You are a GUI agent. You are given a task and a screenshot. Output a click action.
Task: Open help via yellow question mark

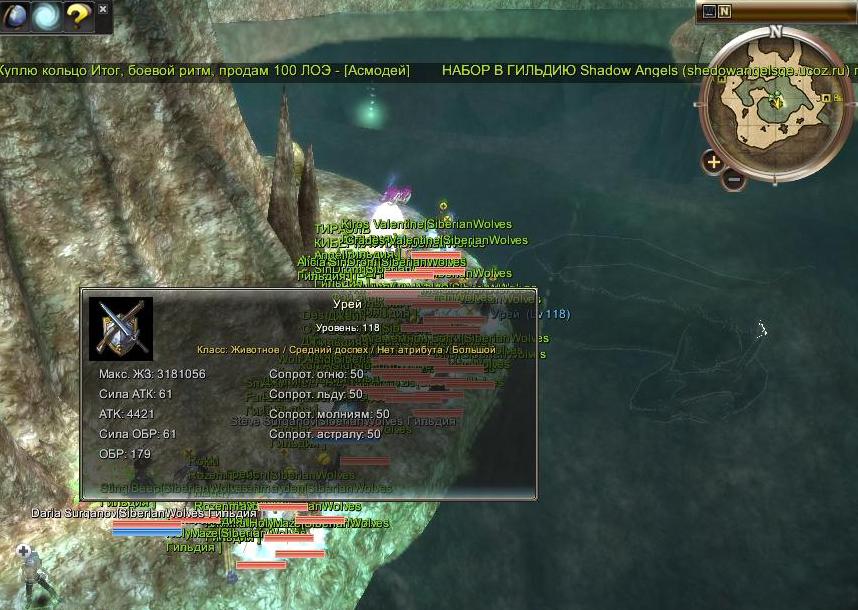(x=78, y=16)
